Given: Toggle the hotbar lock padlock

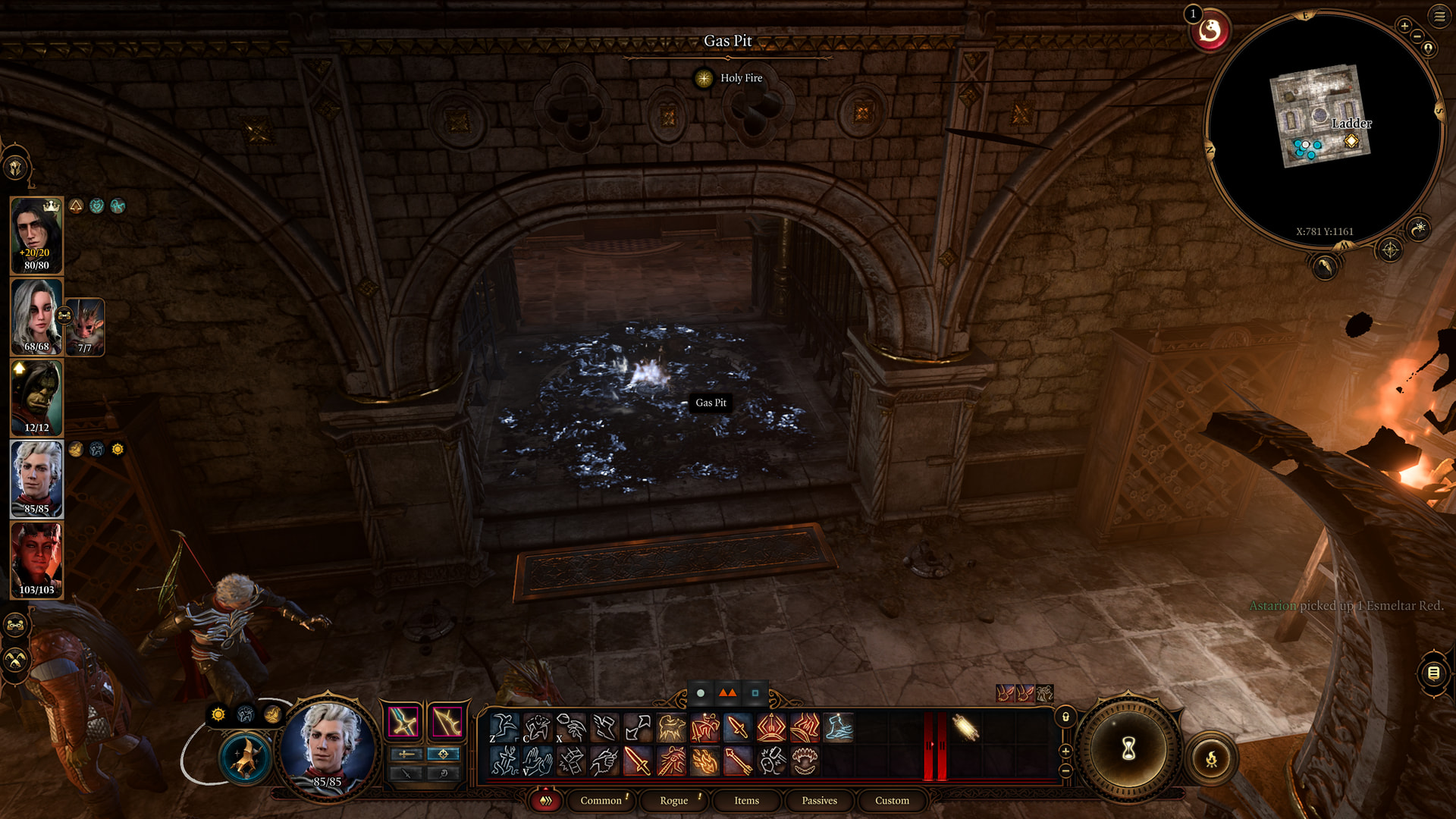Looking at the screenshot, I should click(x=1065, y=717).
